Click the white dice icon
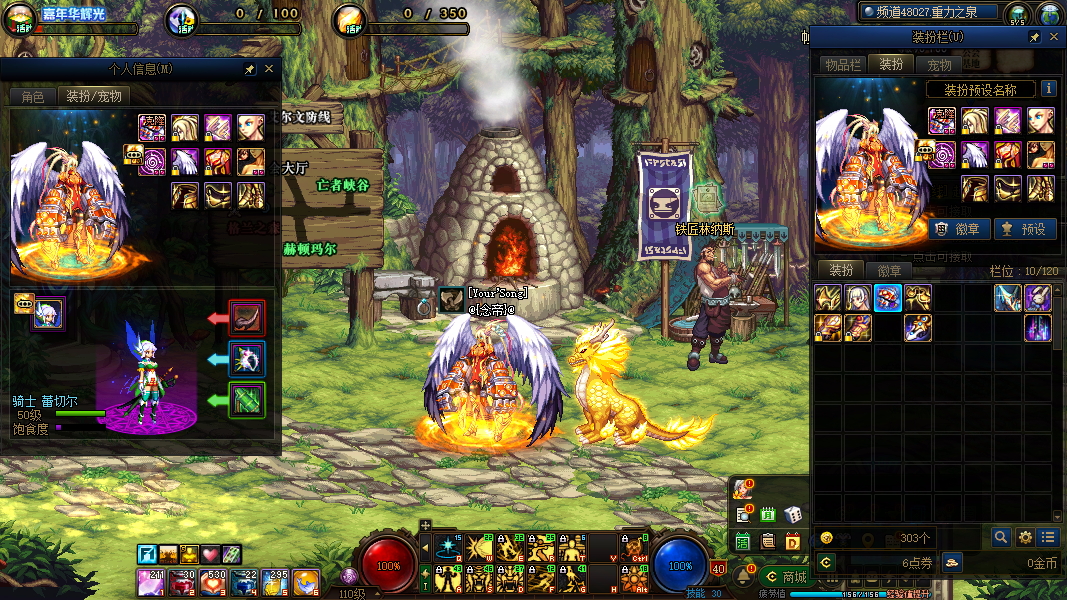 point(793,514)
